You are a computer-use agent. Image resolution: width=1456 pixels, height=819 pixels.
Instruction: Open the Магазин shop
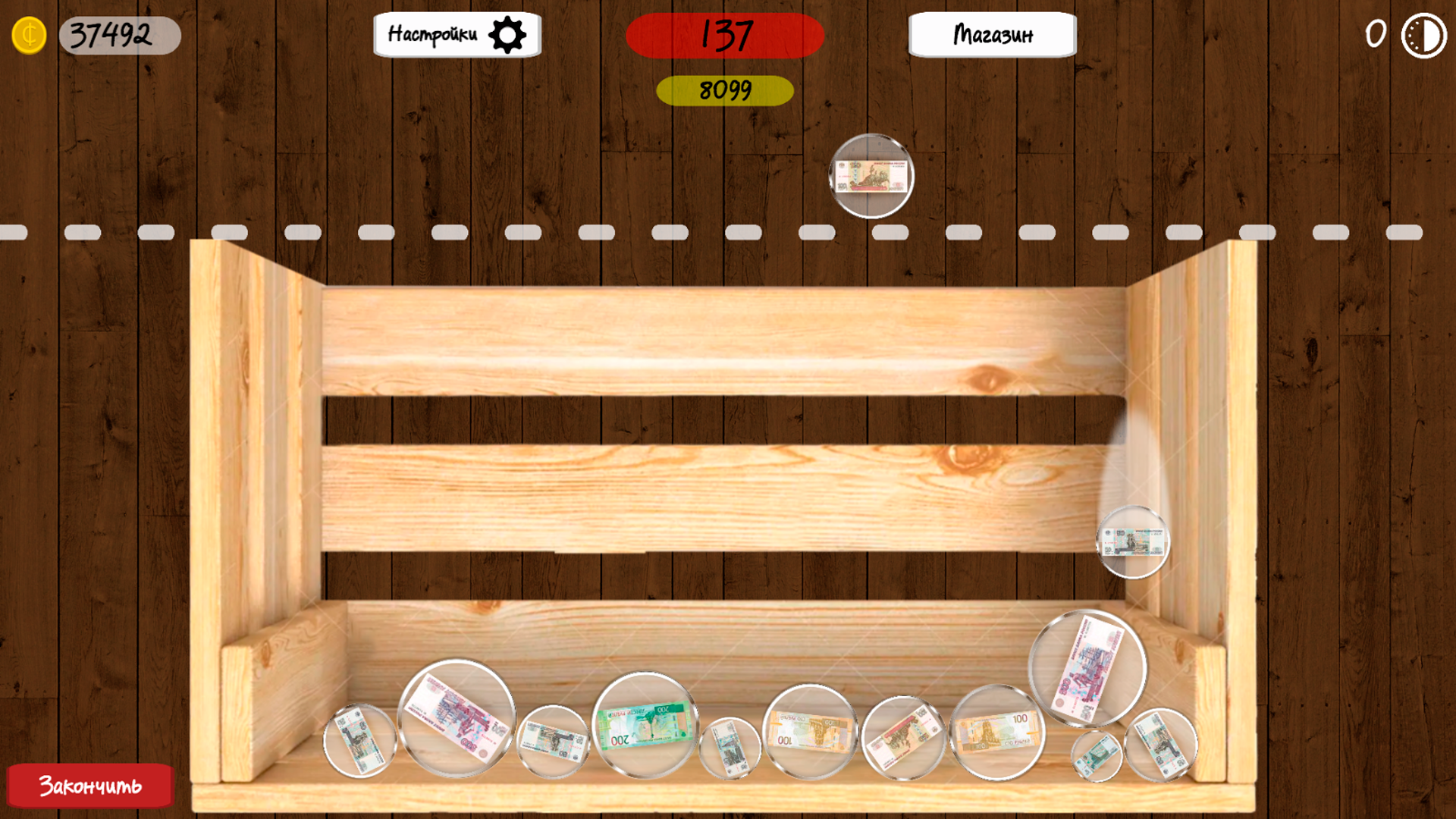[x=993, y=34]
